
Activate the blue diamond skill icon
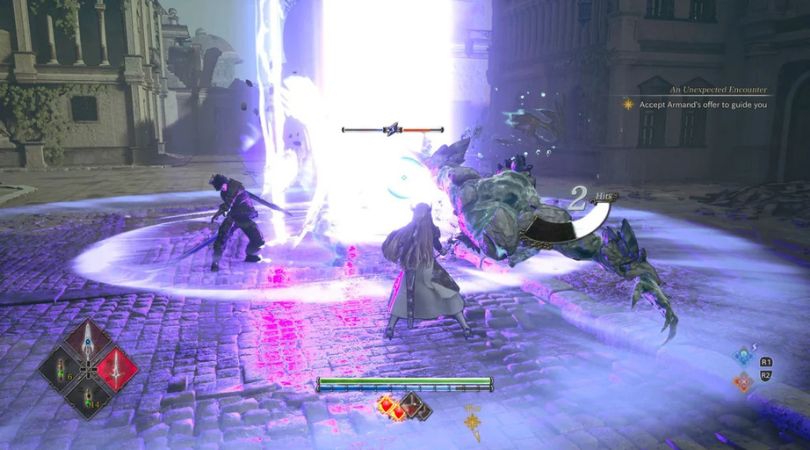click(x=741, y=355)
